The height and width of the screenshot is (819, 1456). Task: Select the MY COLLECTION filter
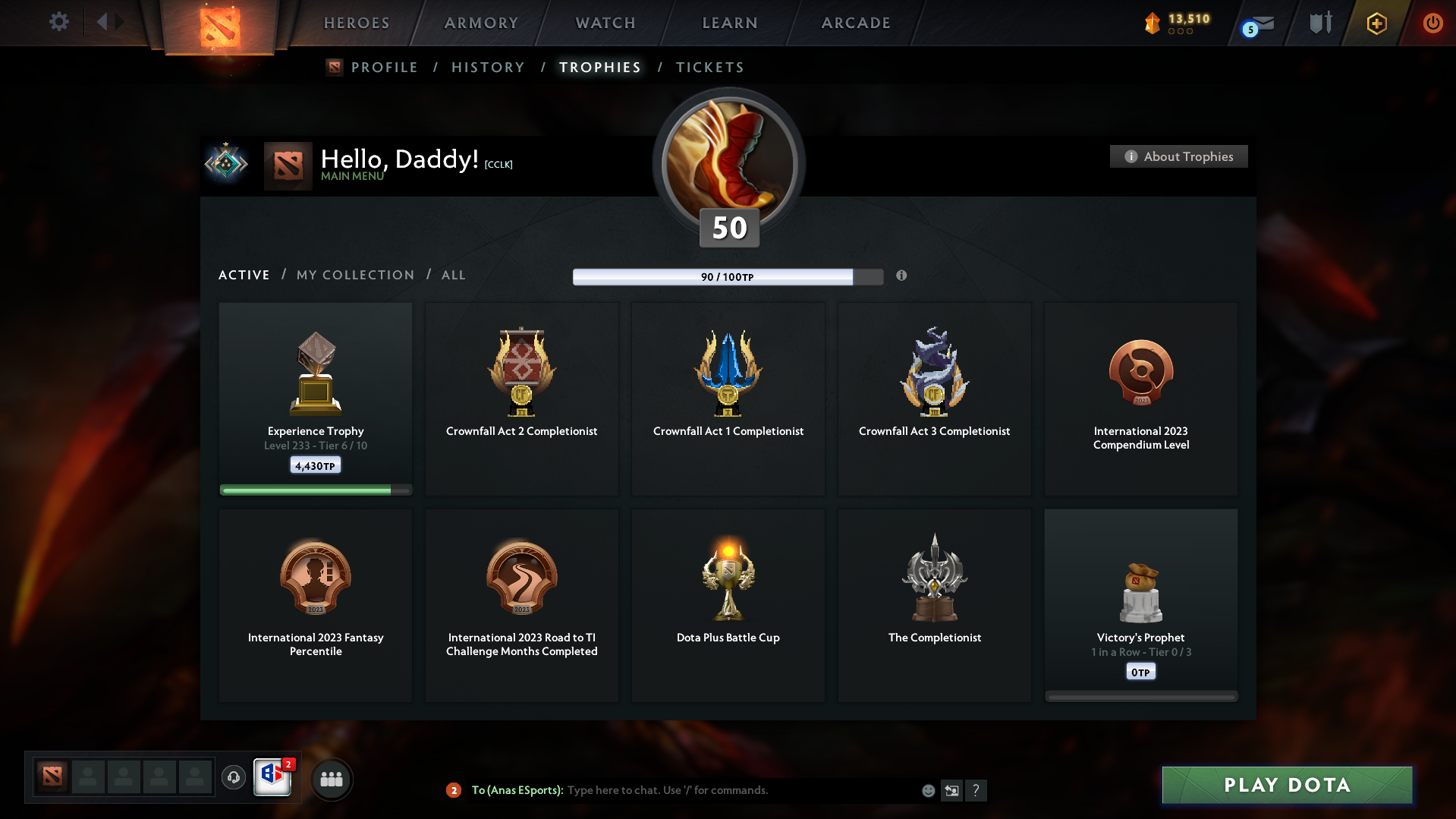[354, 275]
